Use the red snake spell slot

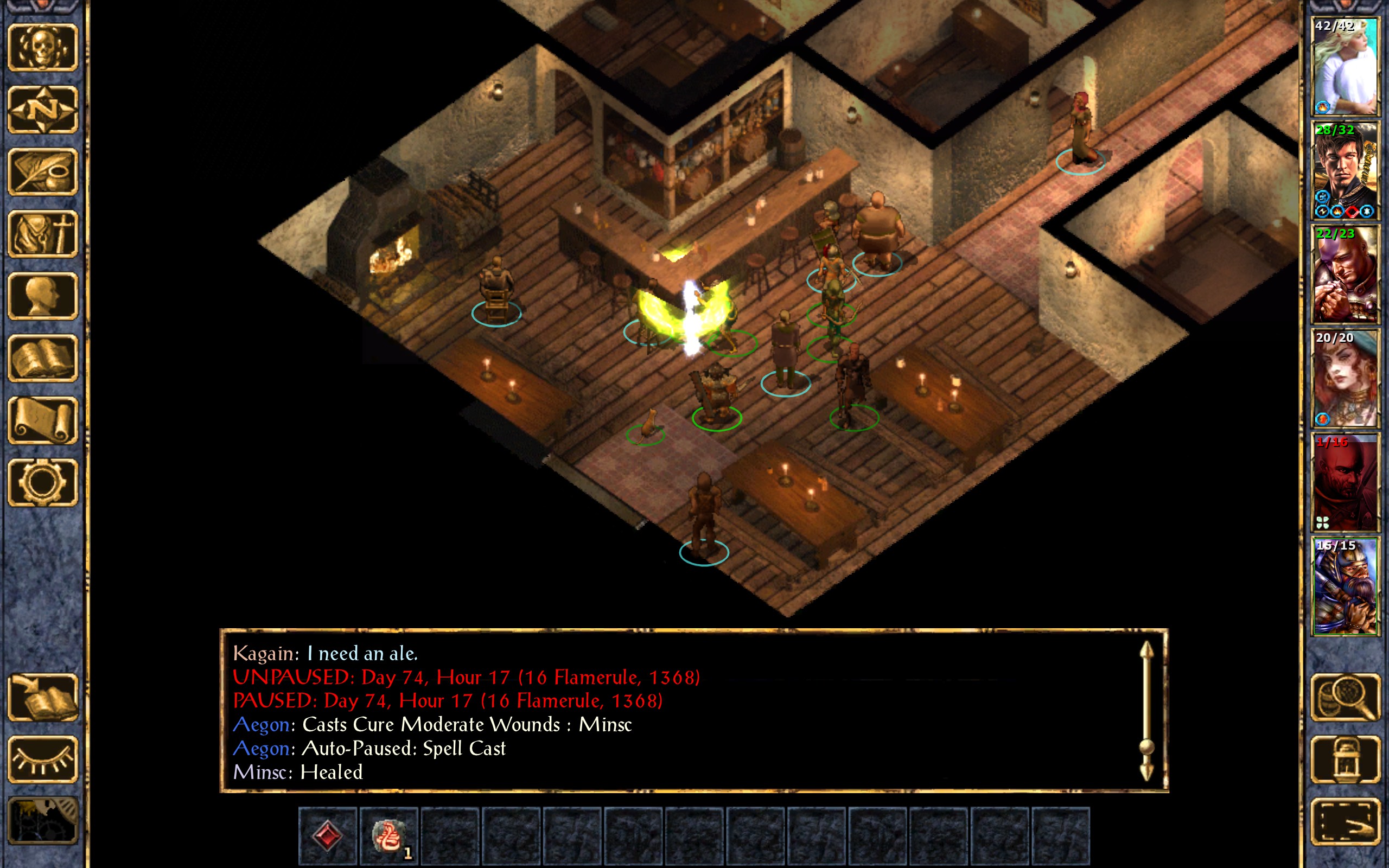click(388, 835)
